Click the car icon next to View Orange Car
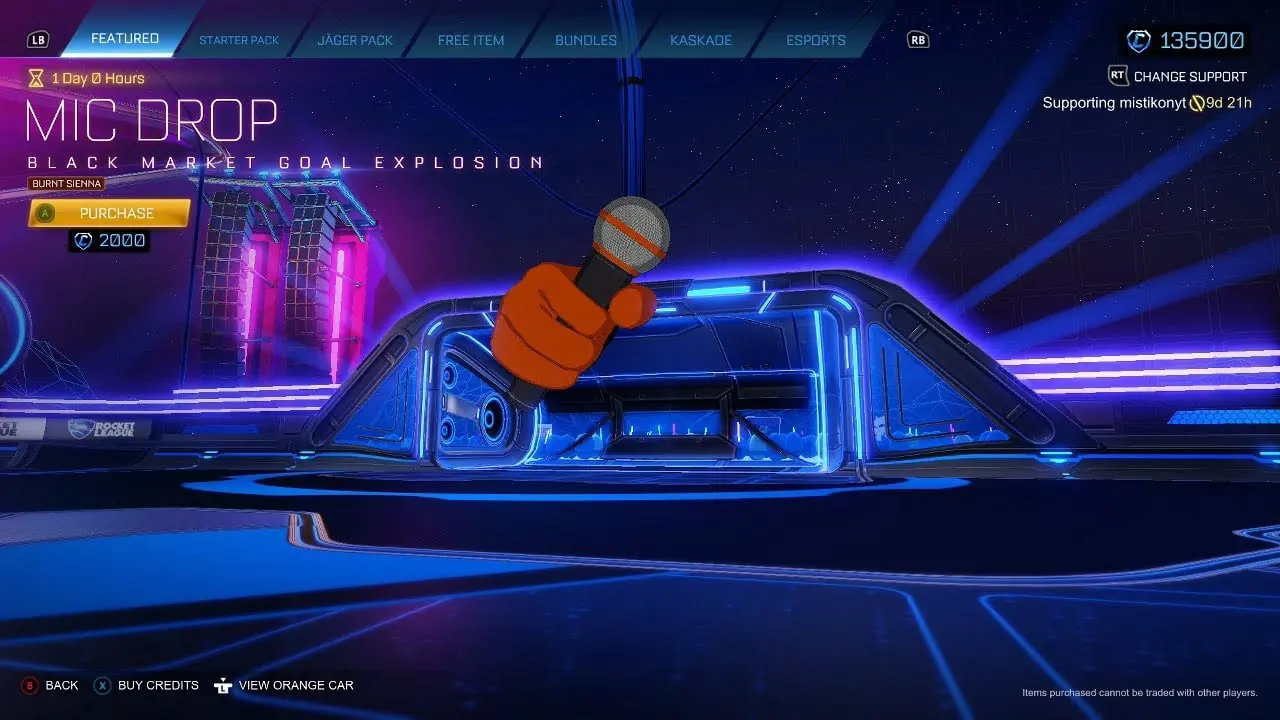 (222, 685)
